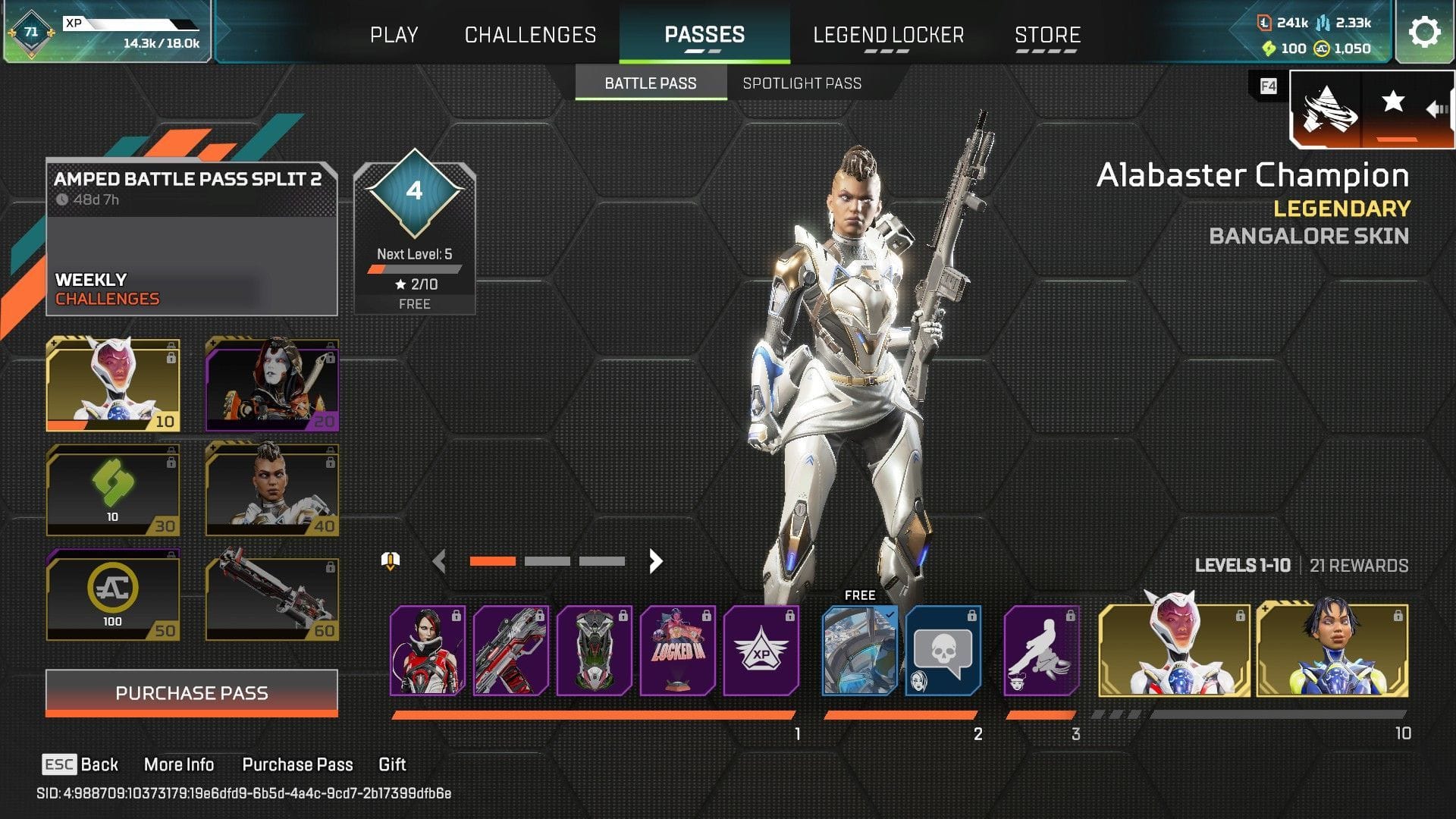Click the Next Level 5 progress bar
The height and width of the screenshot is (819, 1456).
pyautogui.click(x=414, y=267)
